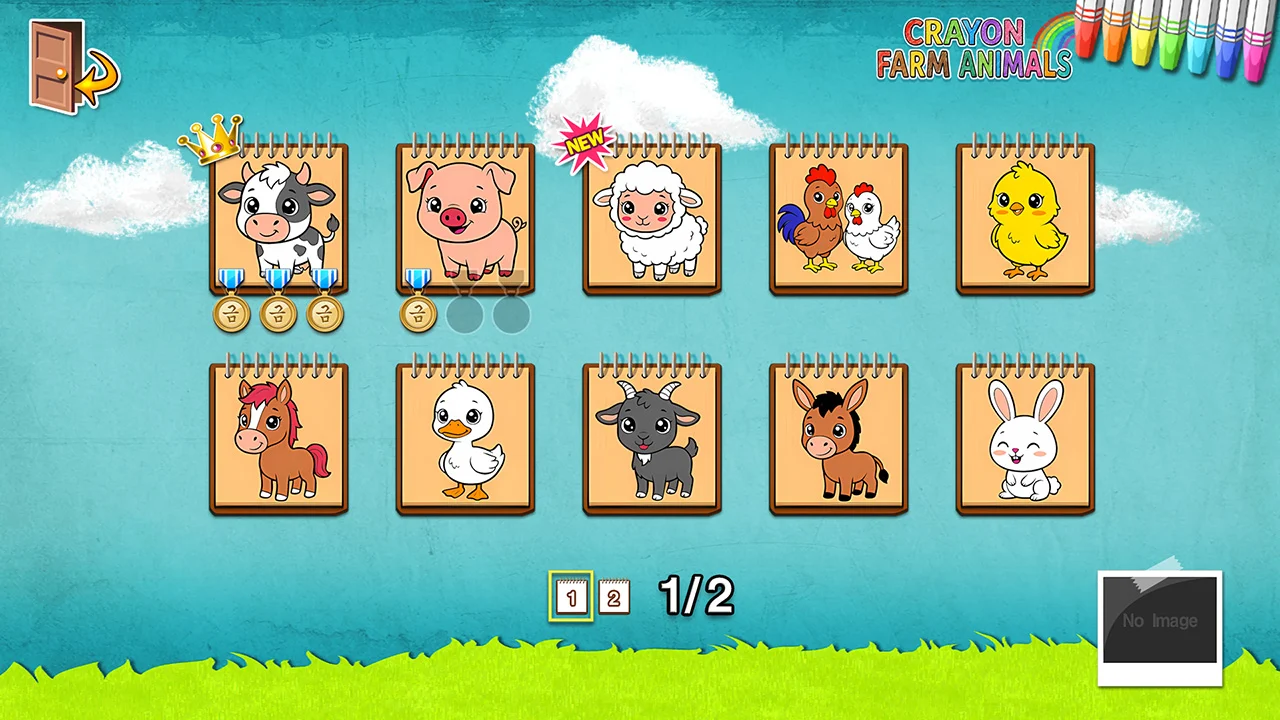Select the page 1 notepad icon
Viewport: 1280px width, 720px height.
(x=571, y=597)
